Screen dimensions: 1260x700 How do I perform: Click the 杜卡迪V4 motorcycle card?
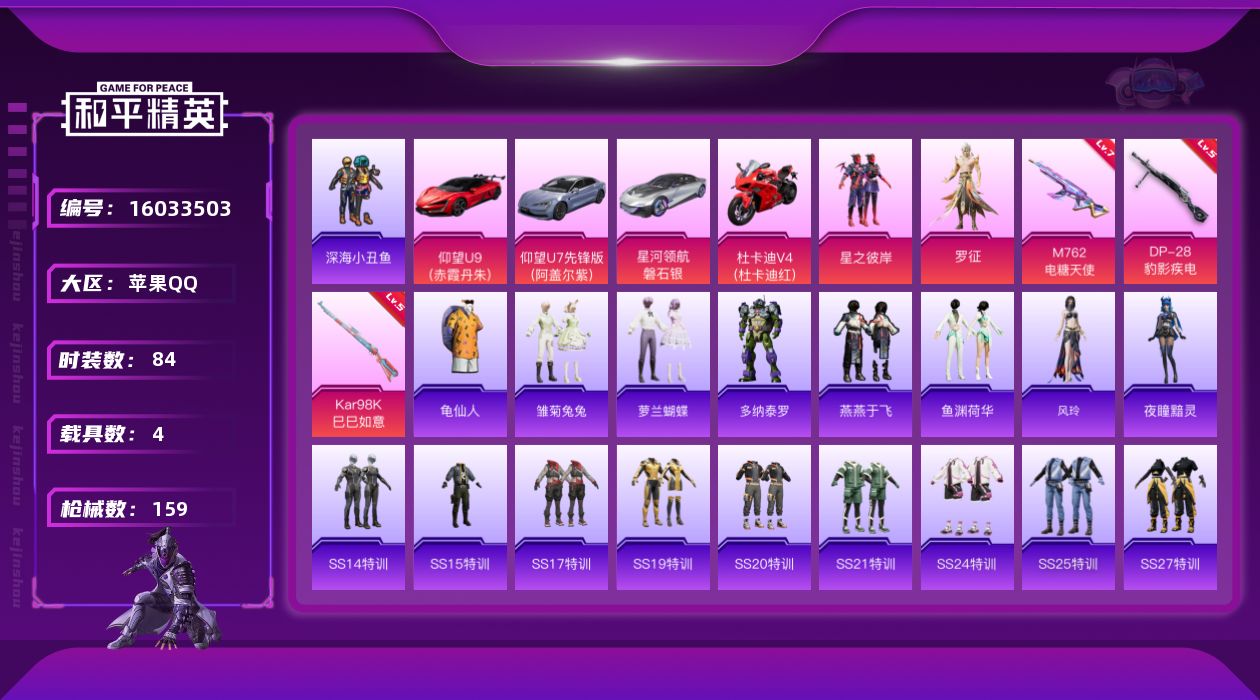point(764,211)
